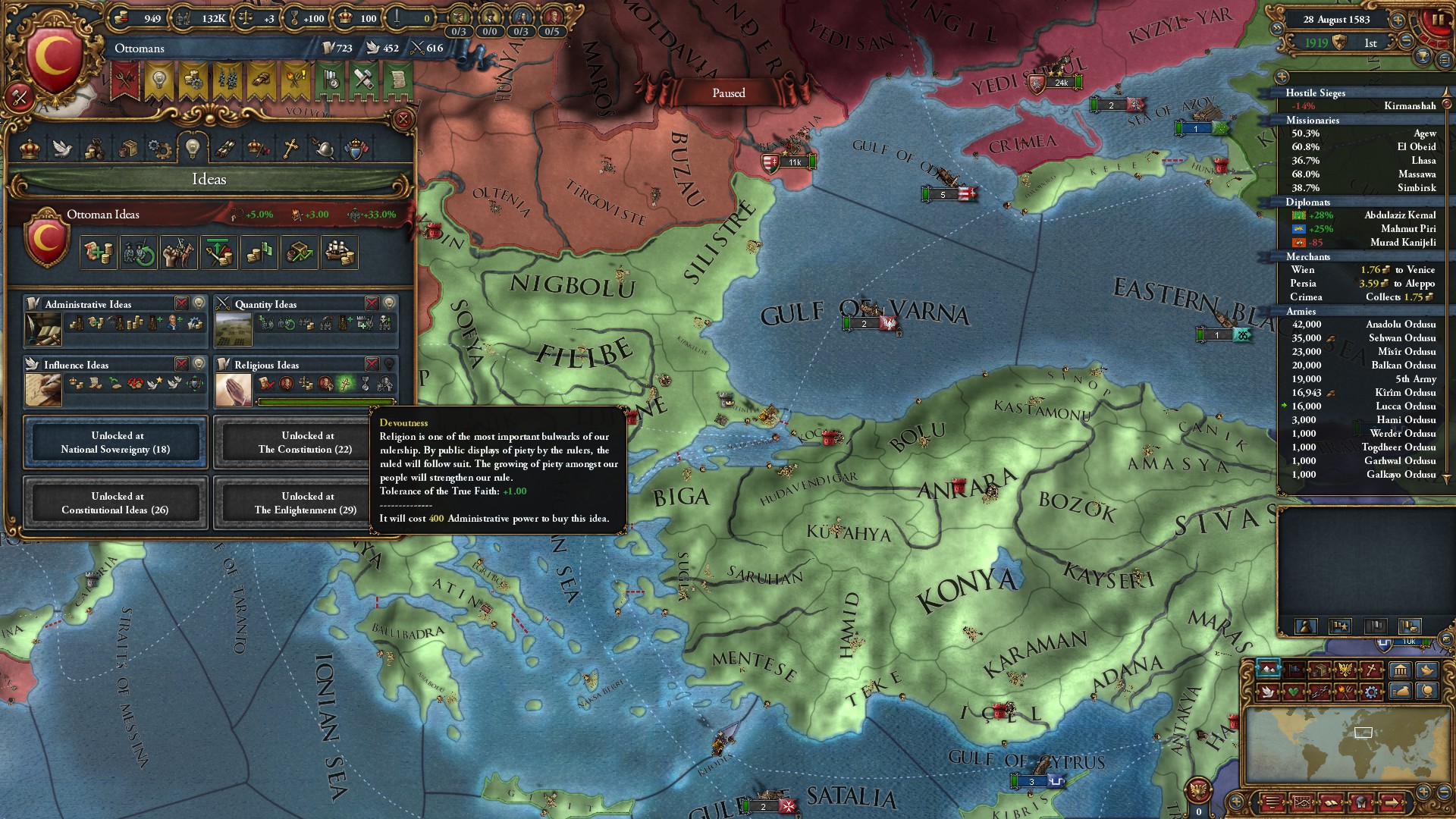Select the Influence Ideas parchment picture
The width and height of the screenshot is (1456, 819).
click(43, 391)
